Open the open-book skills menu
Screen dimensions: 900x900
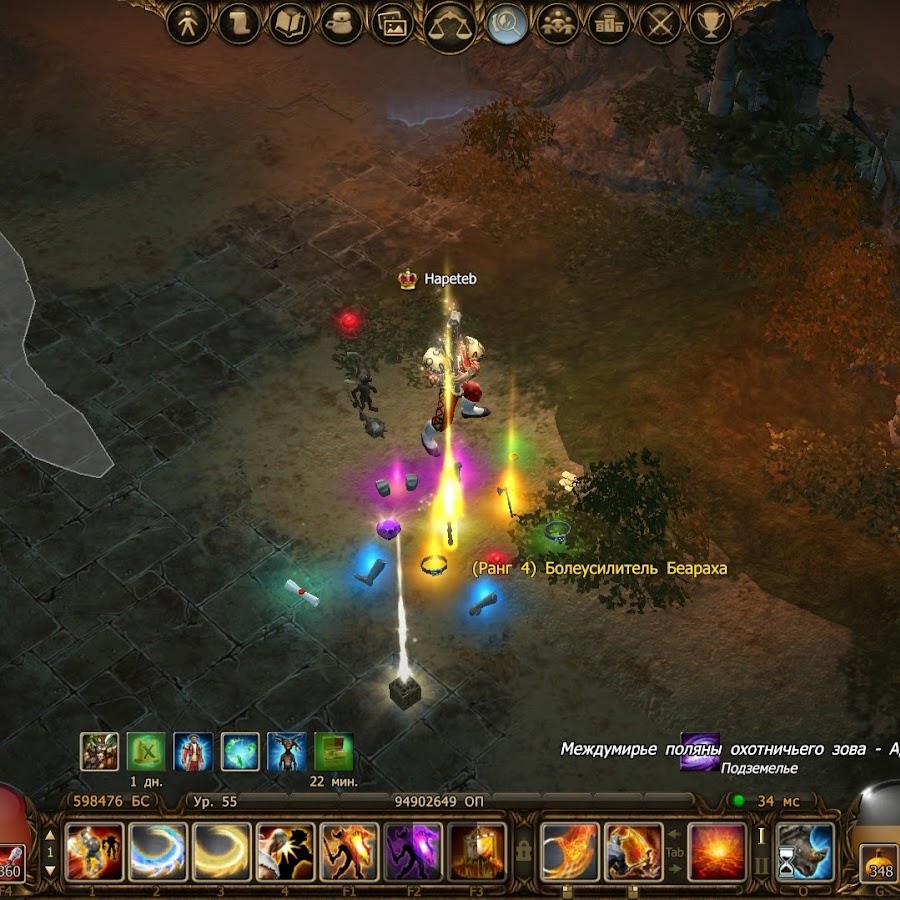click(291, 22)
